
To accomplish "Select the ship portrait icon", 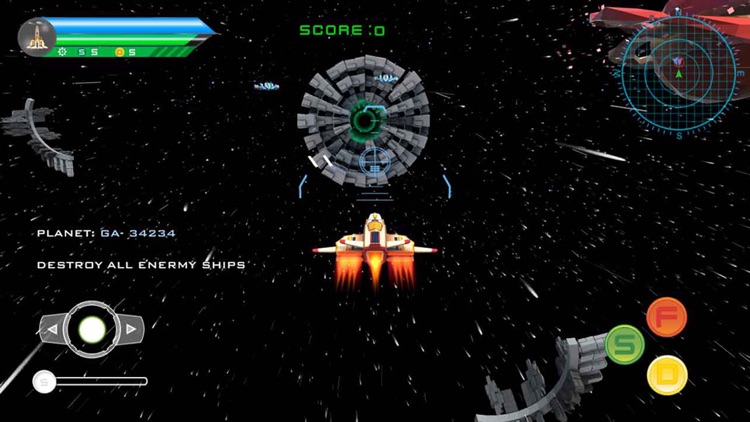I will point(37,37).
